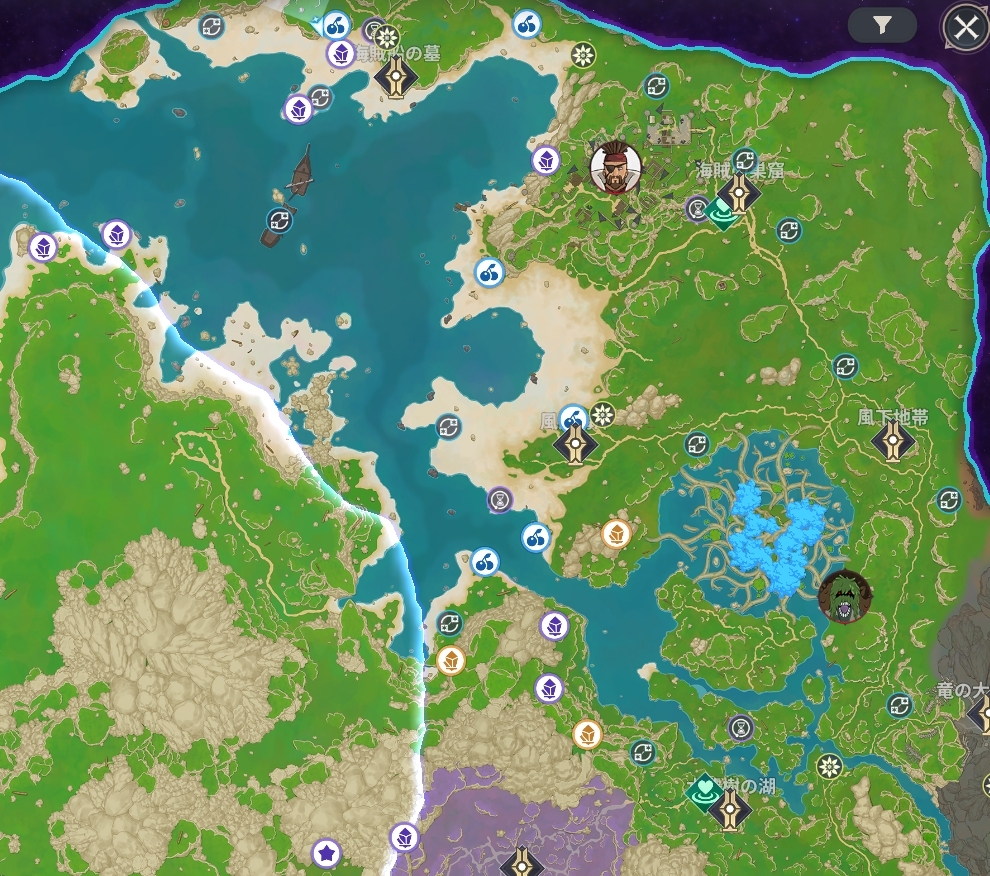Close the world map
The width and height of the screenshot is (990, 876).
click(x=965, y=28)
